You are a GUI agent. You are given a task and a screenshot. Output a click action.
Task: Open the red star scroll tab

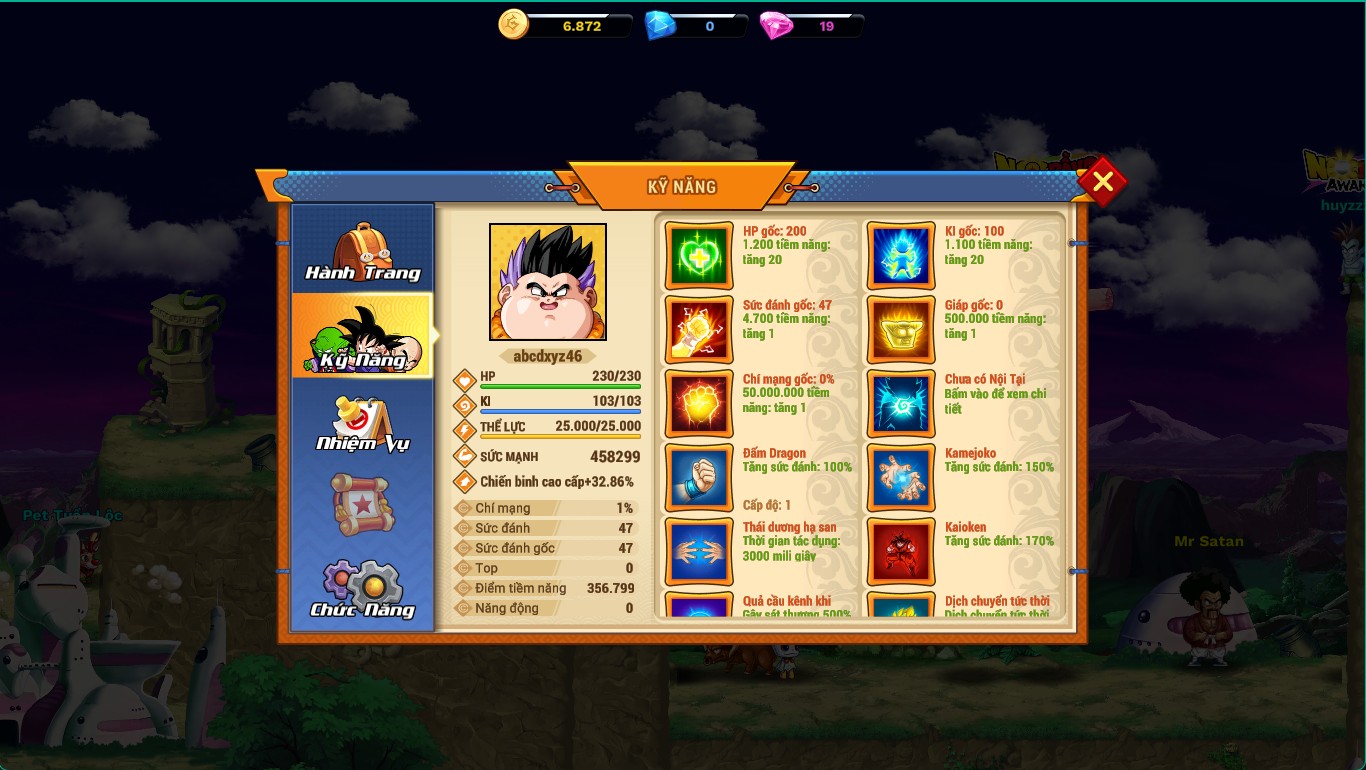362,505
